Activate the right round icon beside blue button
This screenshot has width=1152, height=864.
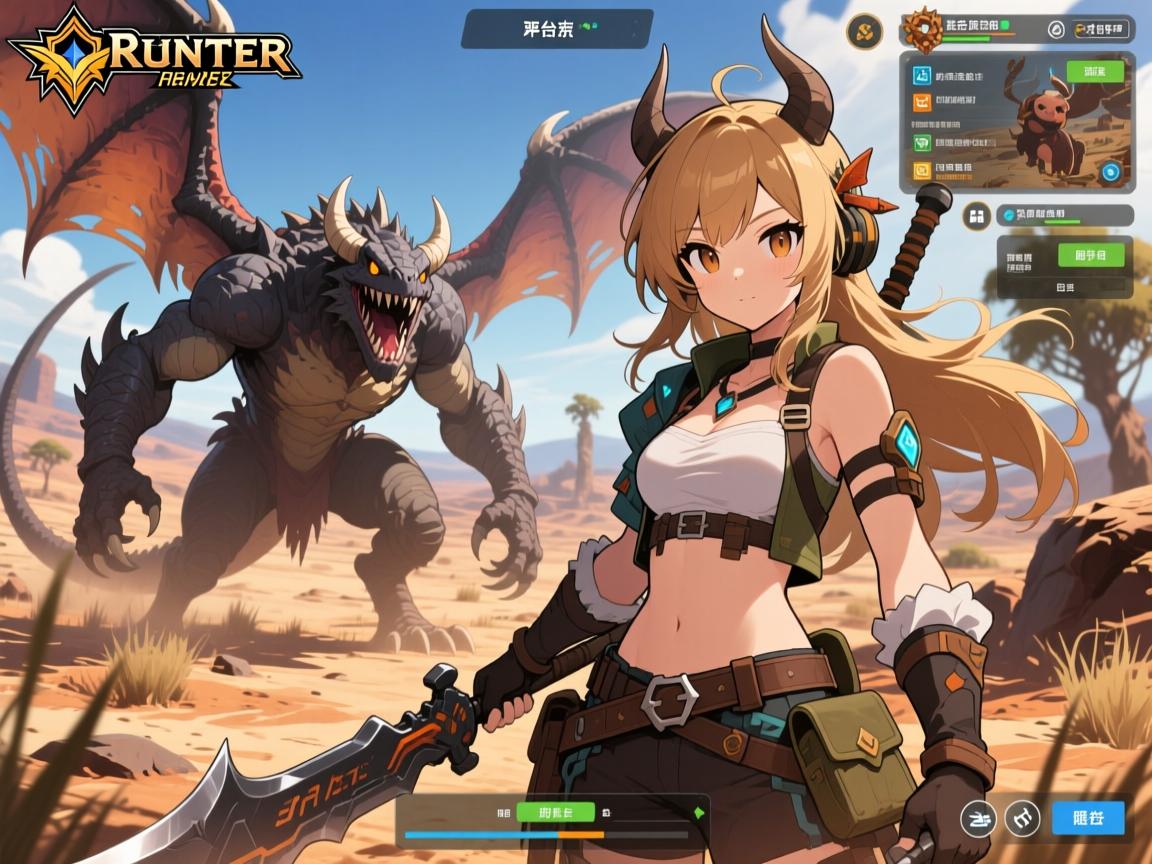click(1022, 818)
